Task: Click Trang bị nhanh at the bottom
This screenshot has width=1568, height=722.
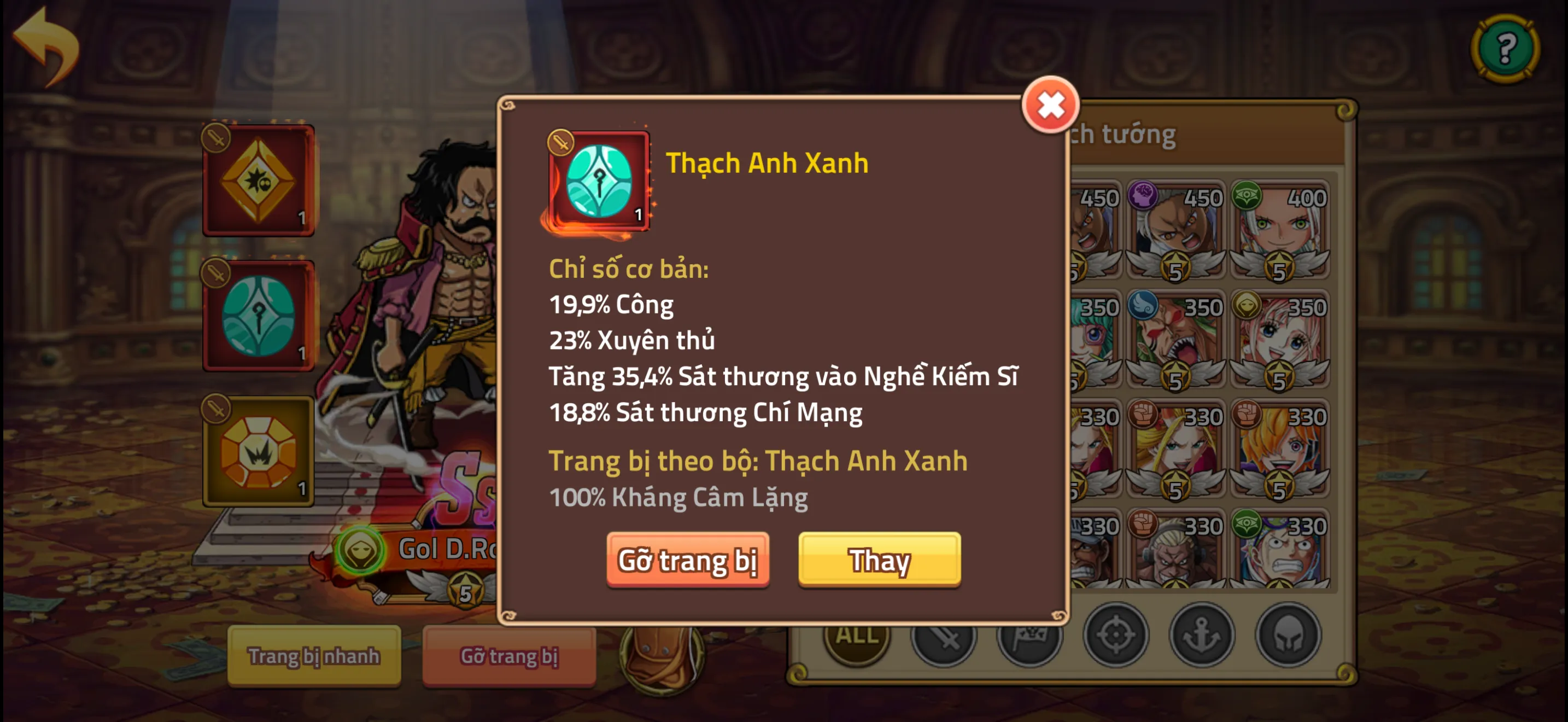Action: coord(315,657)
